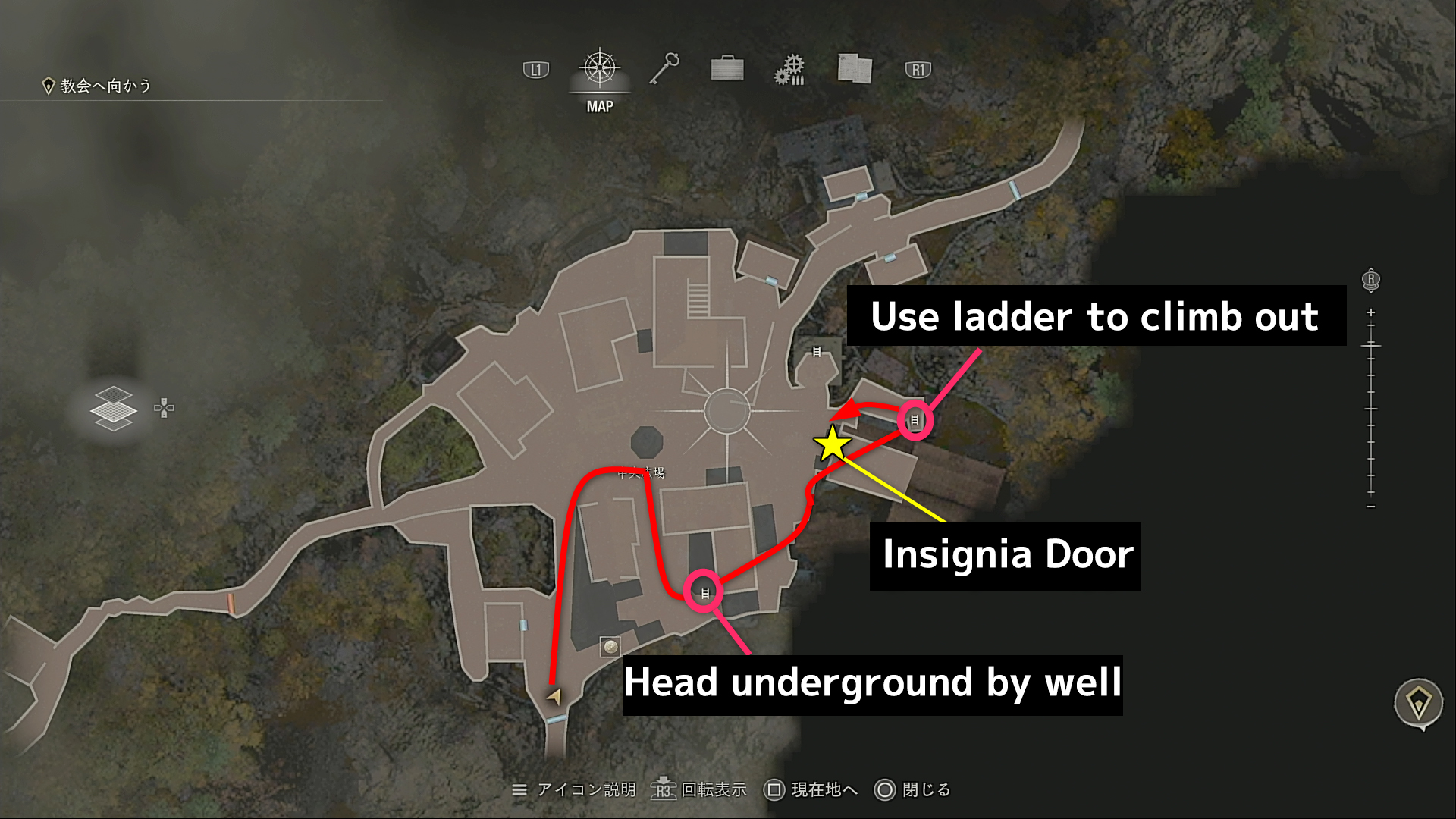Click the uncircled ladder marker north of the star

[817, 352]
